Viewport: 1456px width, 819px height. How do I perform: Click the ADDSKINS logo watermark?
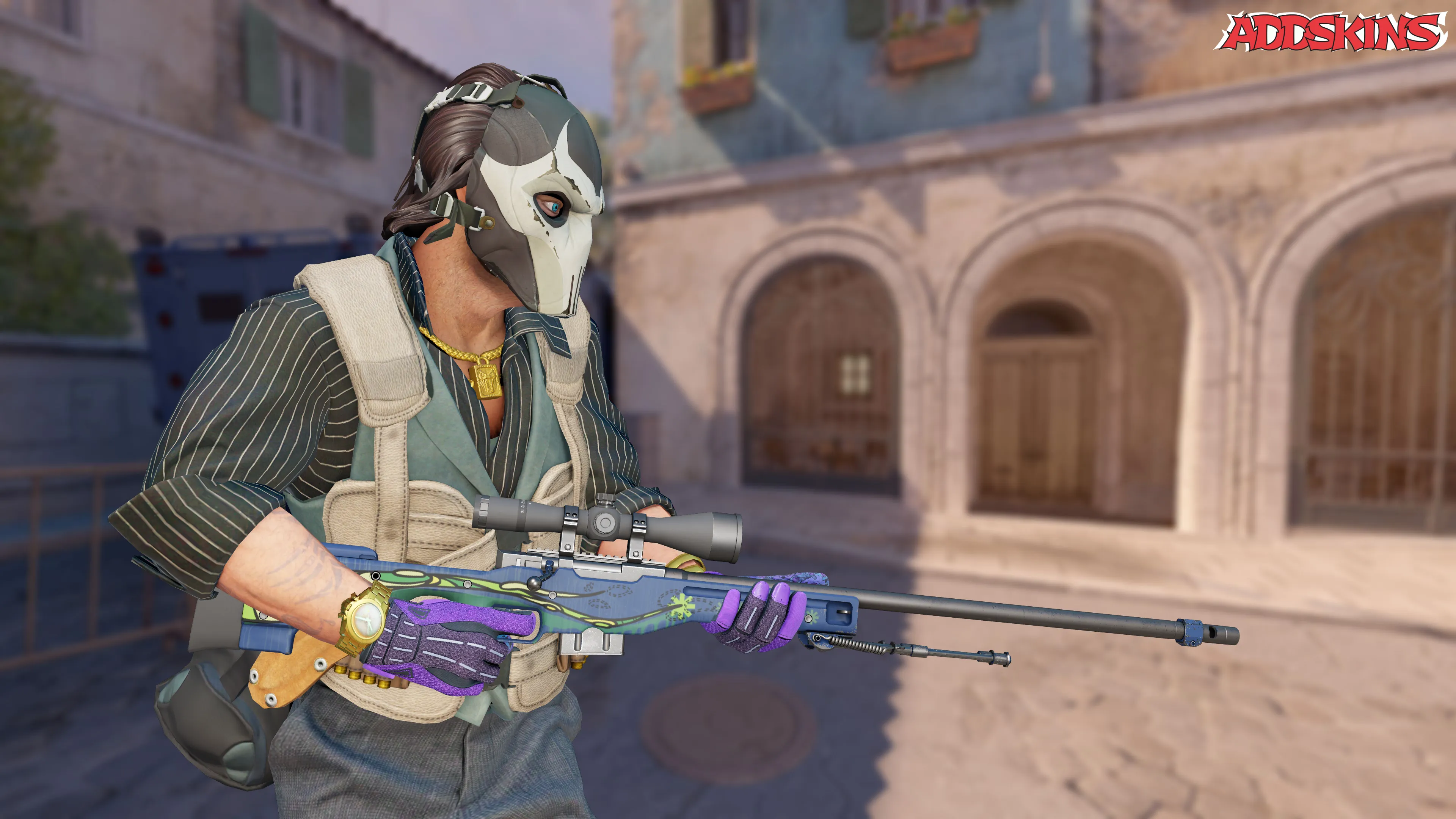click(1333, 31)
